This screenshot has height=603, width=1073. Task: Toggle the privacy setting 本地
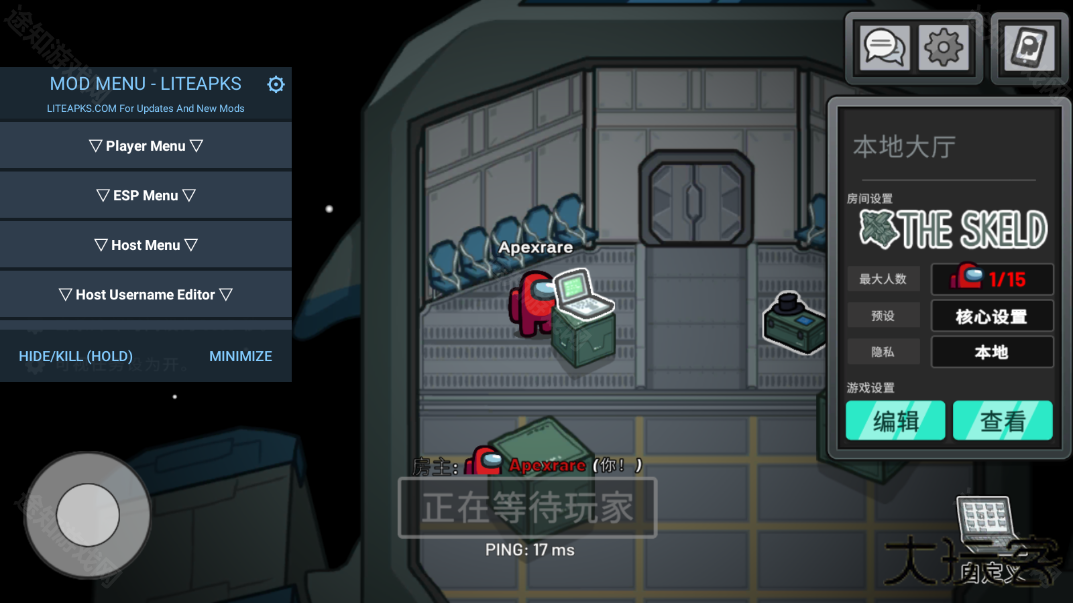pyautogui.click(x=991, y=352)
